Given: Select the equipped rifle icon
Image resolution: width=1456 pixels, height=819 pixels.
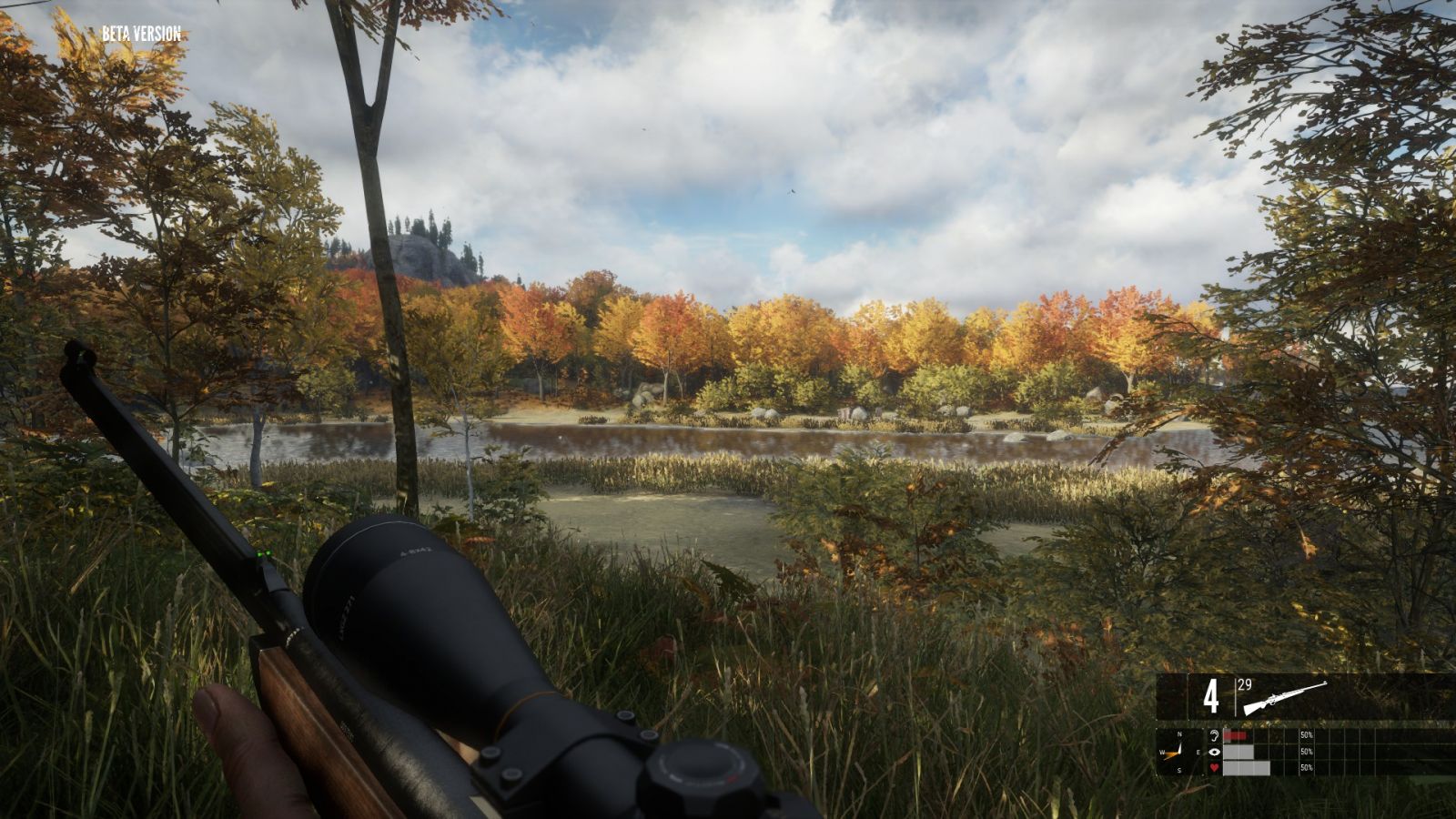Looking at the screenshot, I should tap(1284, 697).
